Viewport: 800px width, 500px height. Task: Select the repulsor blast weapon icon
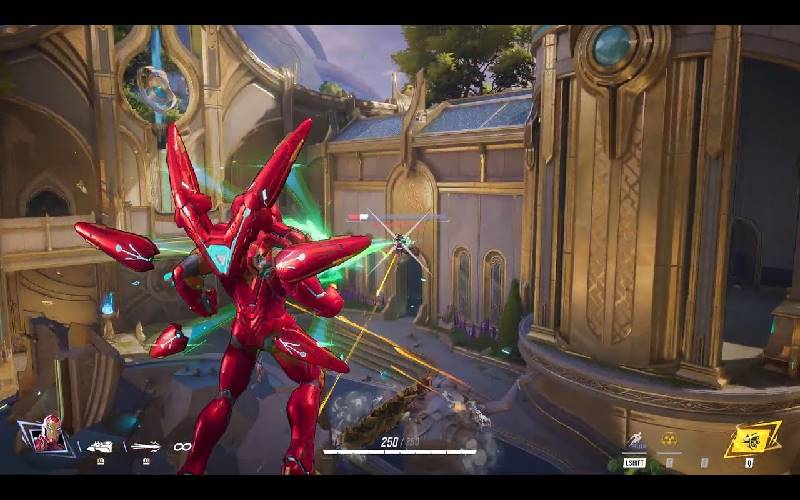(100, 446)
